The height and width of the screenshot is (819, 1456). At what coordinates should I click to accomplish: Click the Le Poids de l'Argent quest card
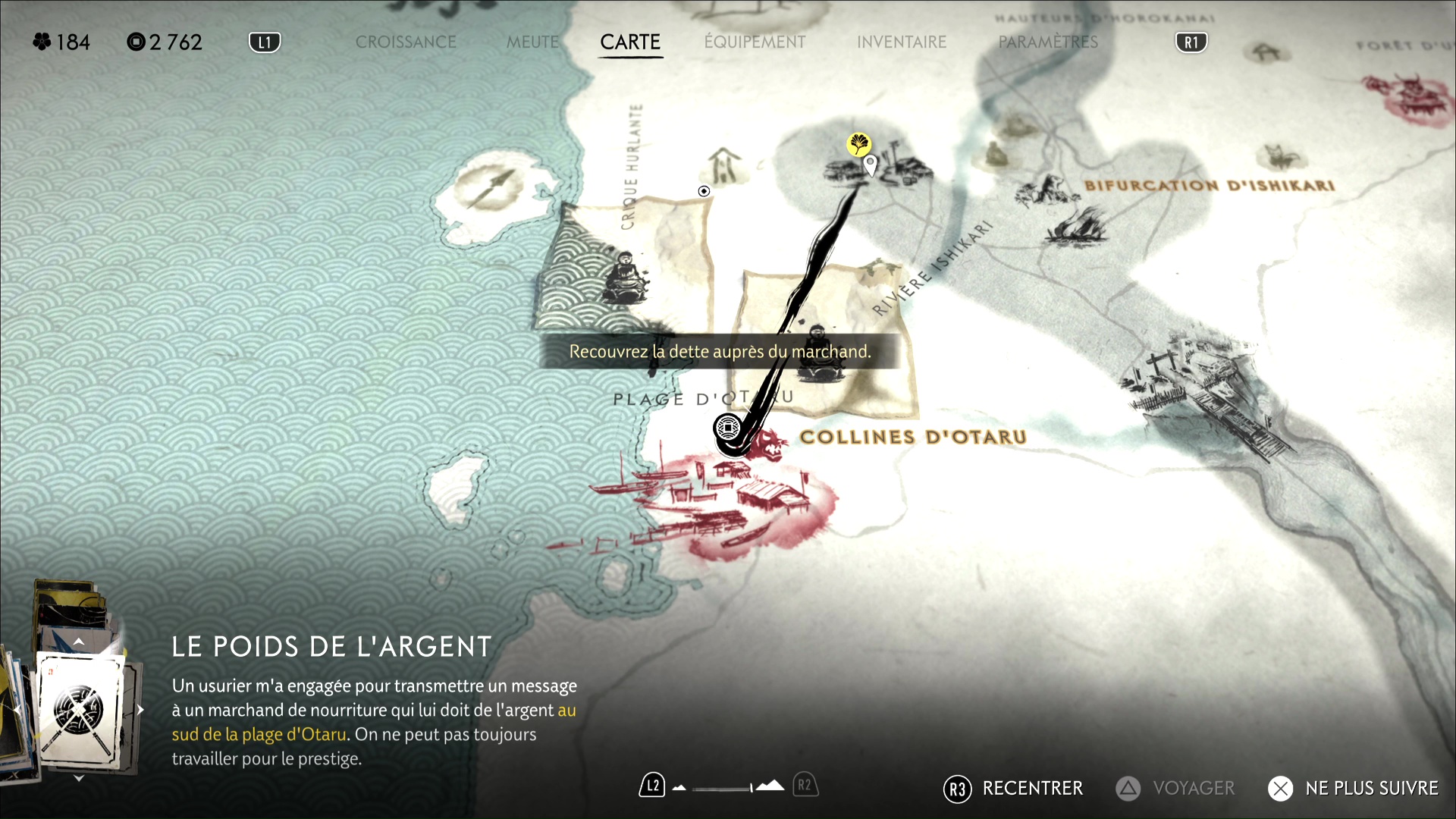coord(80,711)
